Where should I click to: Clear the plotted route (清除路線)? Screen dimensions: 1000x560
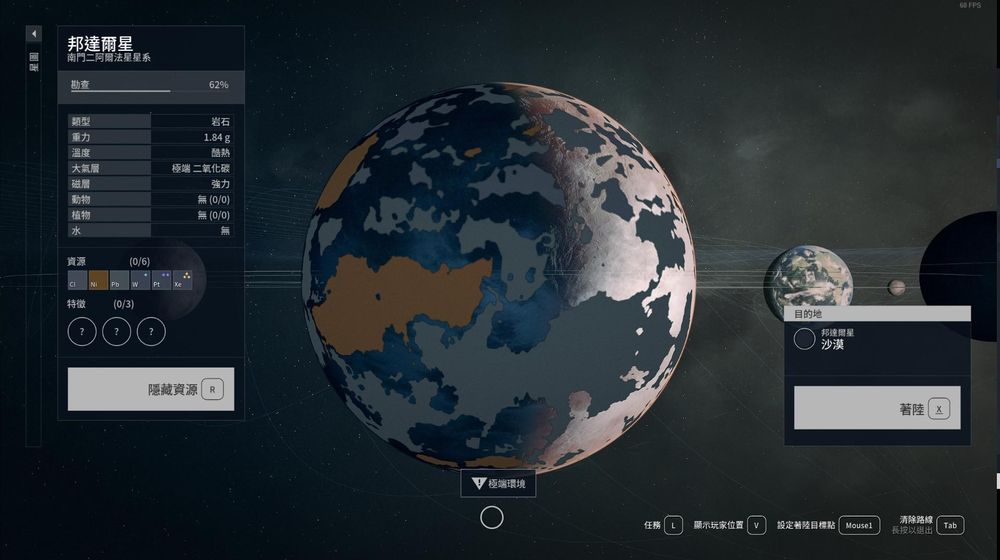(930, 525)
